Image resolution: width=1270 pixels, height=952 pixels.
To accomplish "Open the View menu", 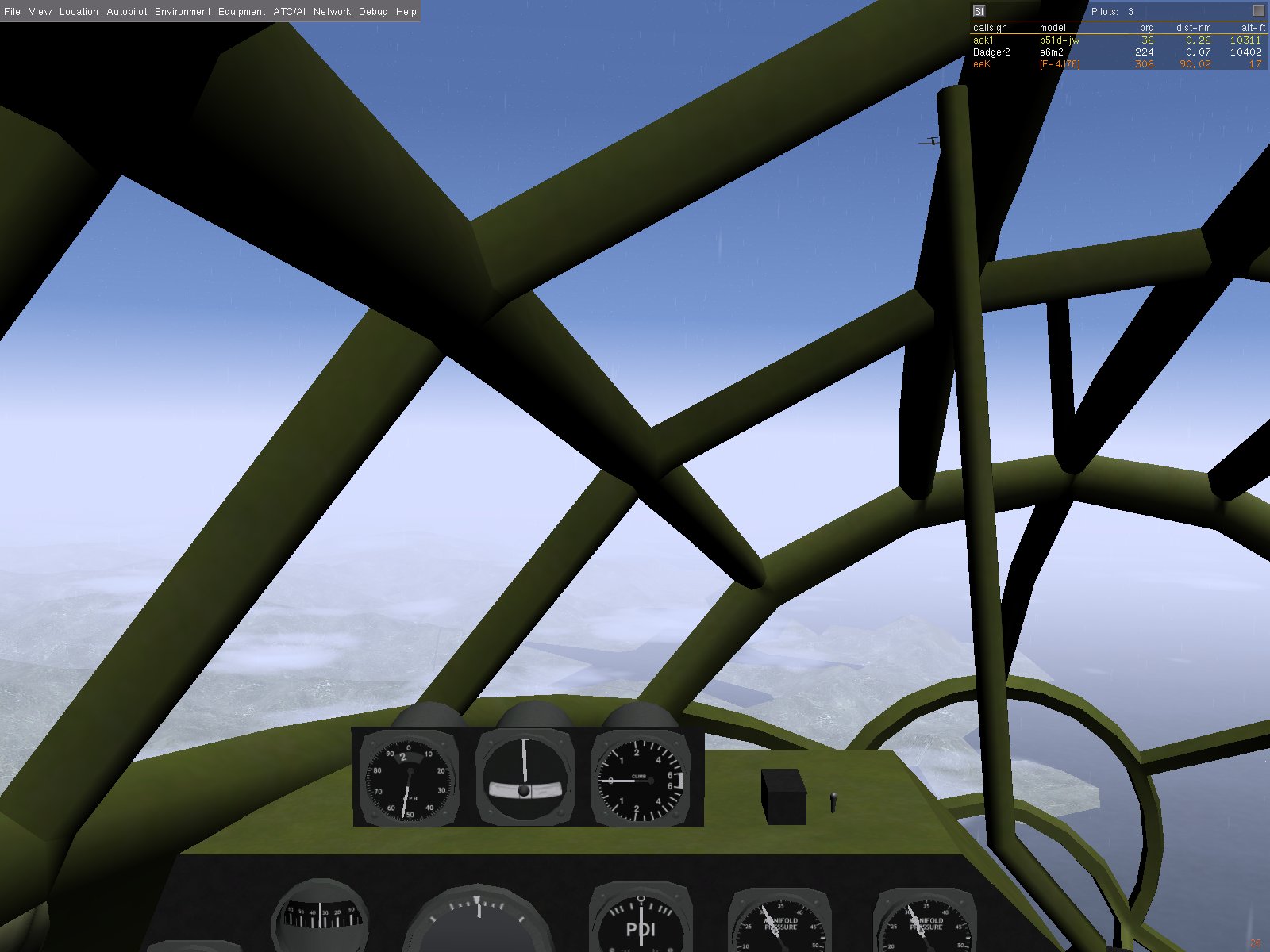I will 40,12.
